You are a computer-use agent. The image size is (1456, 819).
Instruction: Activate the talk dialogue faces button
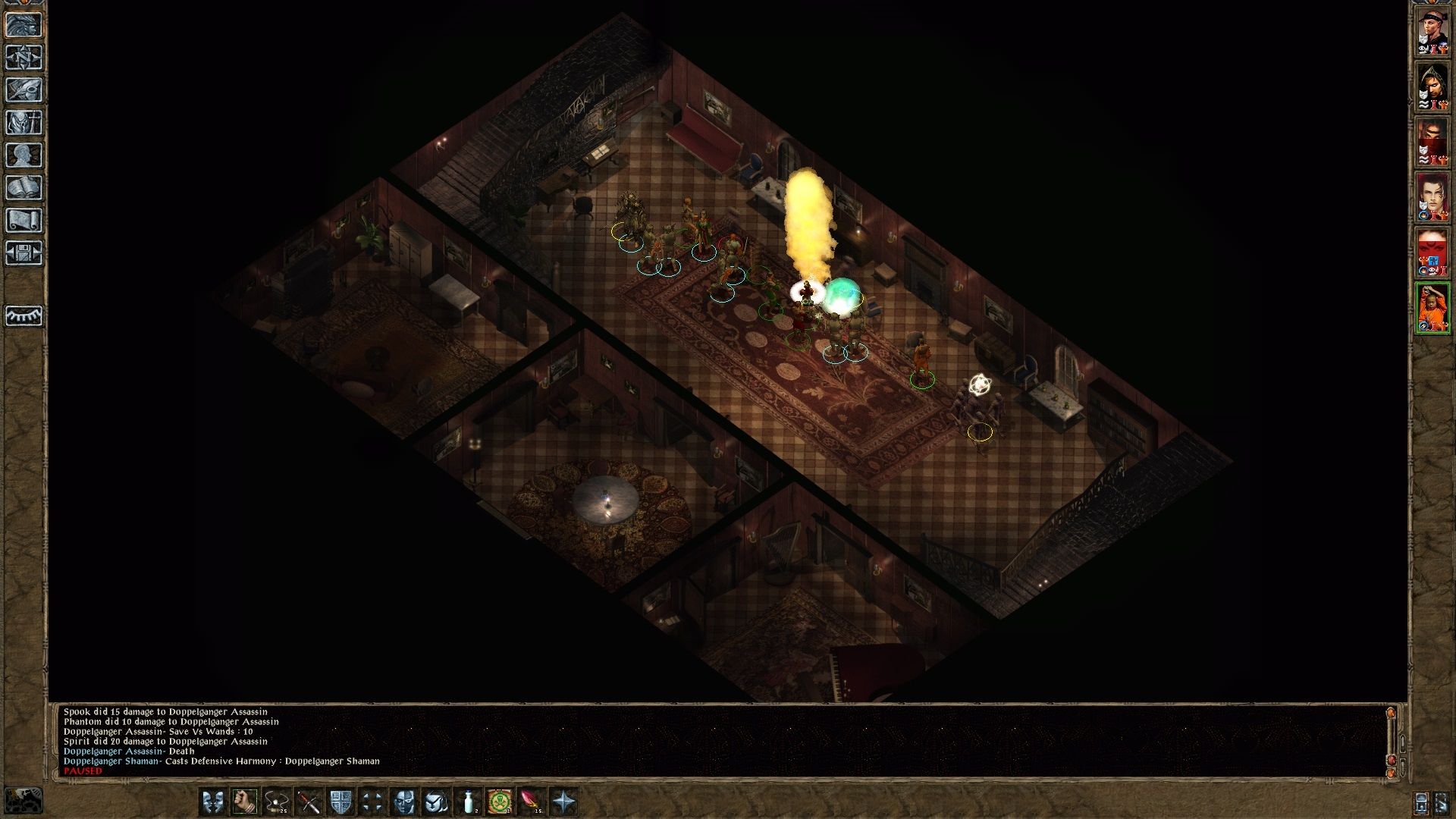click(x=213, y=802)
